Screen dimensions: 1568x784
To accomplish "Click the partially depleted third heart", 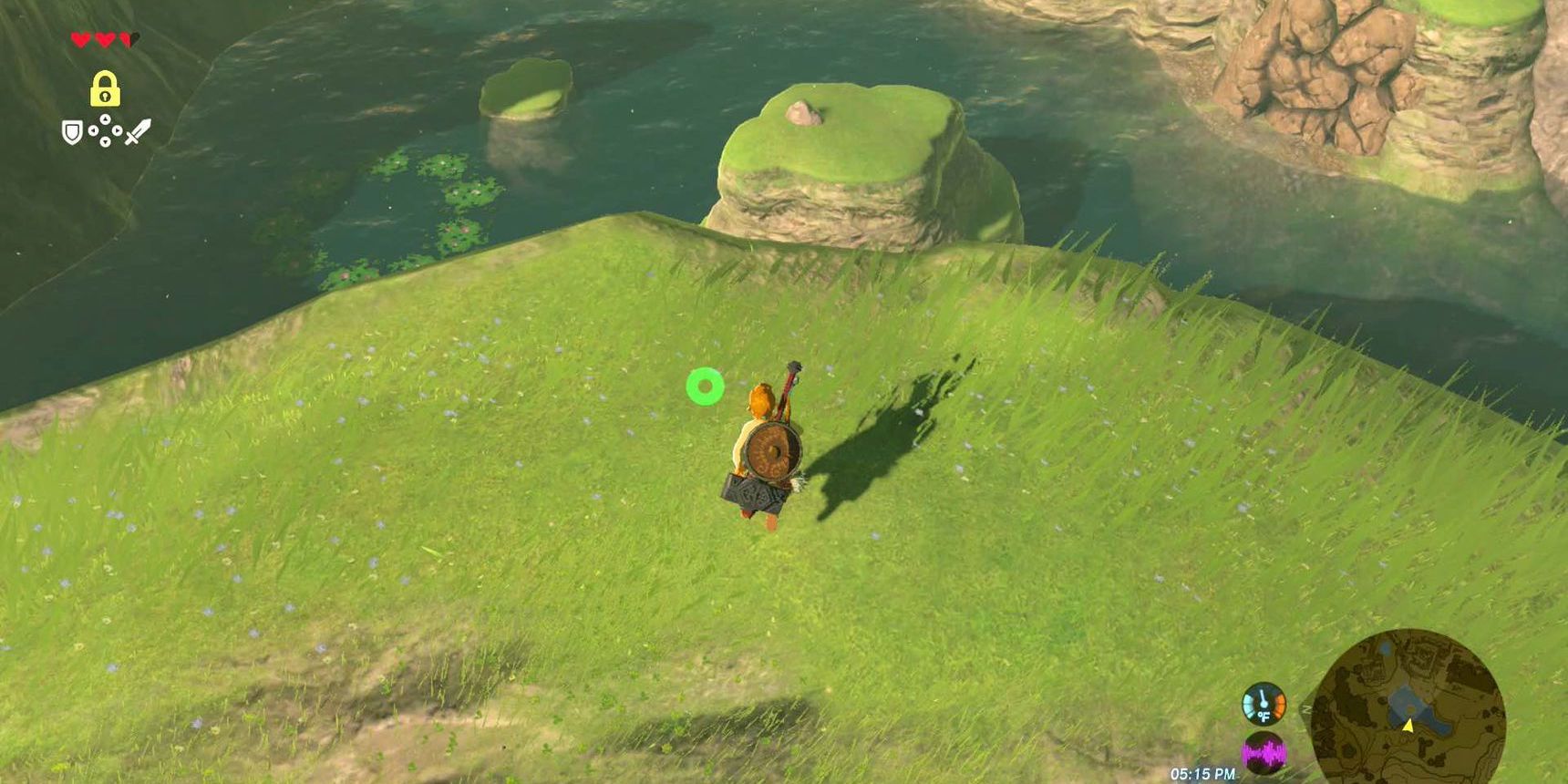I will click(x=128, y=39).
